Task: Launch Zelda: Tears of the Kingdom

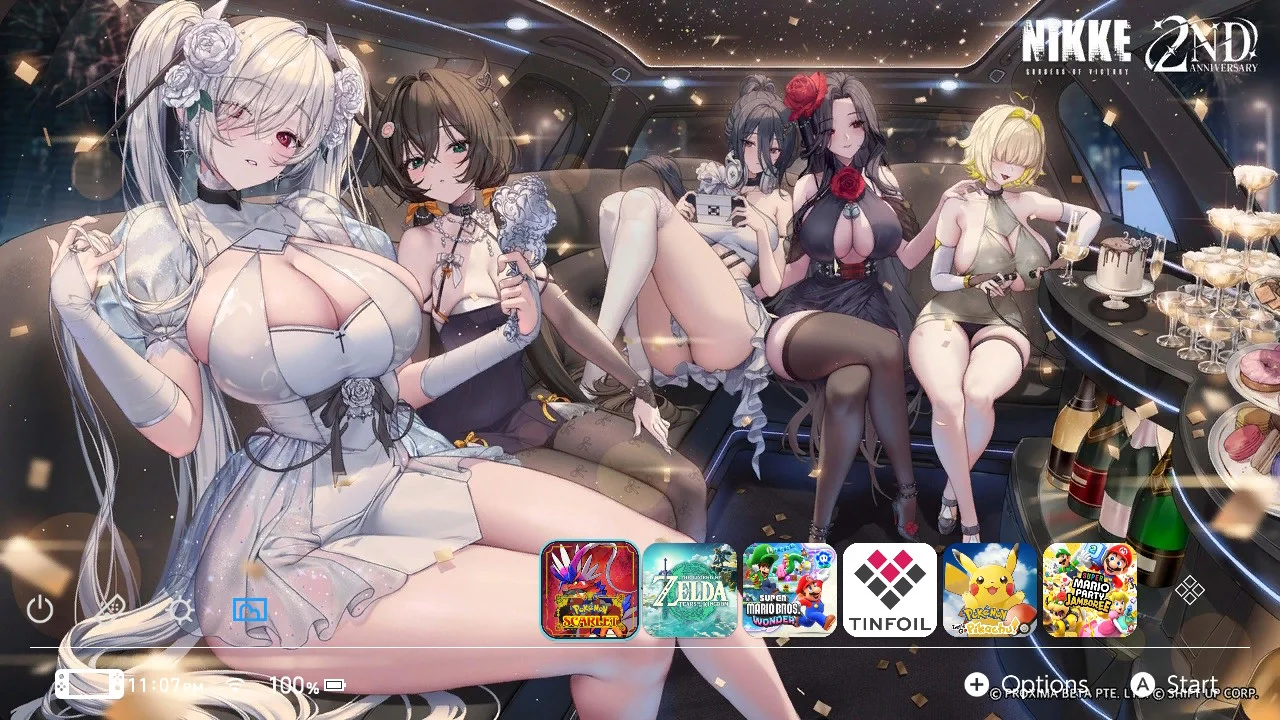Action: click(689, 591)
